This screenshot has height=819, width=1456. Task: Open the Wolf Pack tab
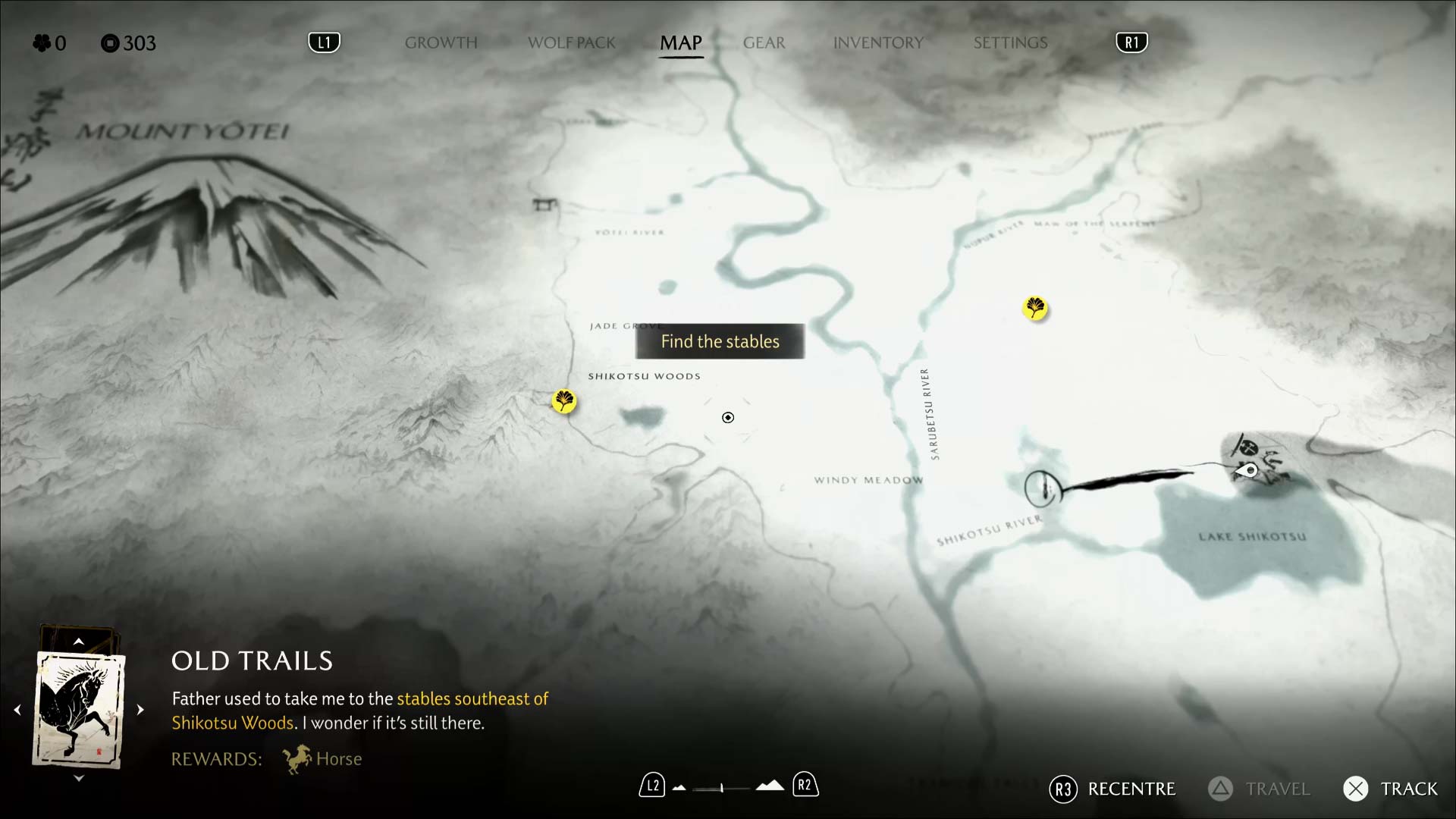(572, 43)
